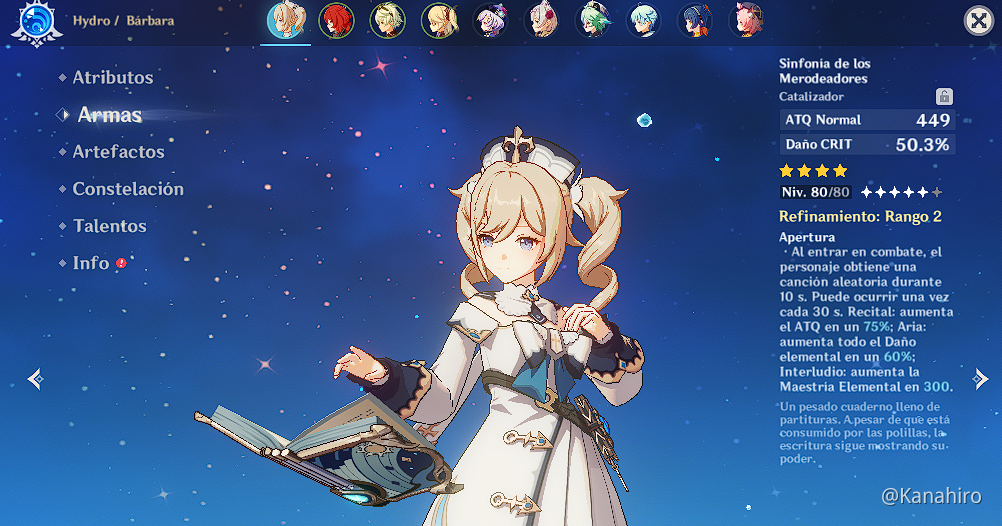Select Bárbara's highlighted portrait
The height and width of the screenshot is (526, 1002).
pyautogui.click(x=286, y=20)
